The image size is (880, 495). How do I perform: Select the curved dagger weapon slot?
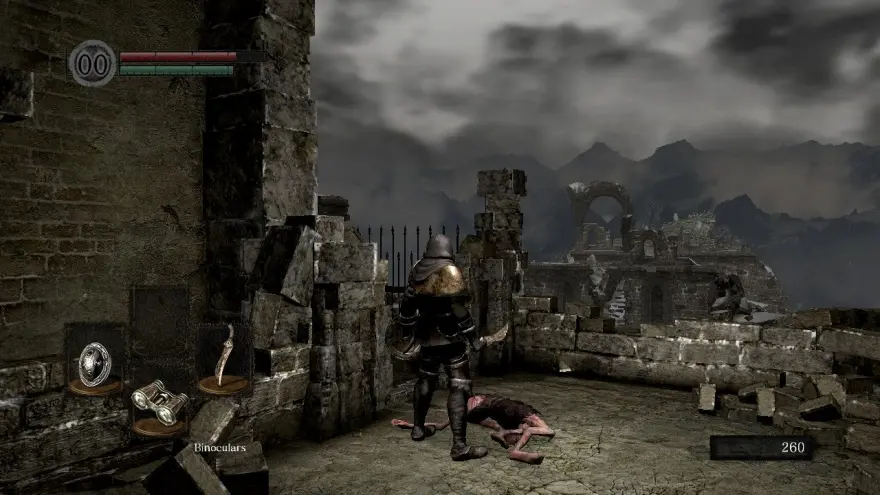(225, 357)
